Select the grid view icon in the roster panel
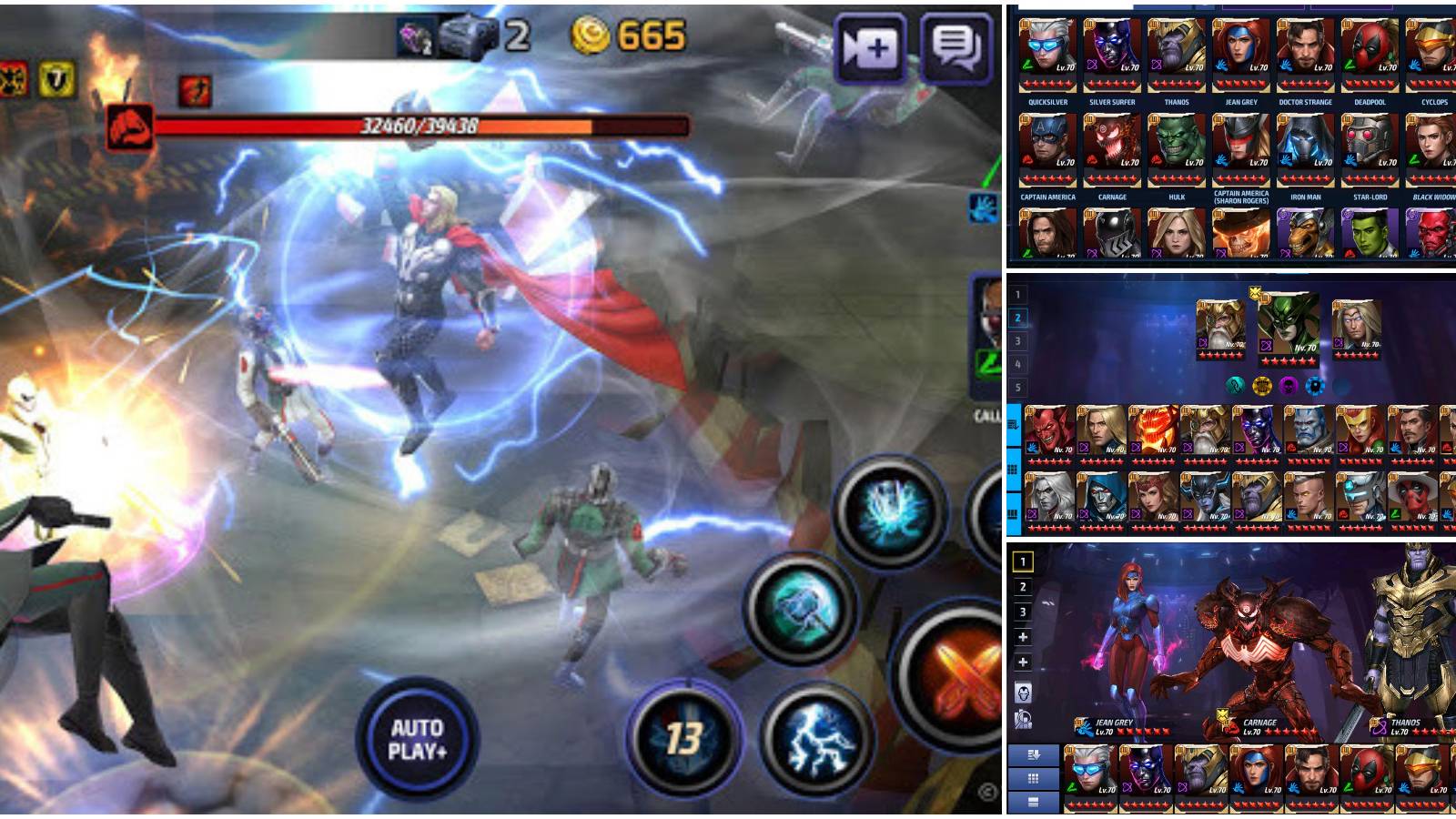The image size is (1456, 819). [1033, 780]
